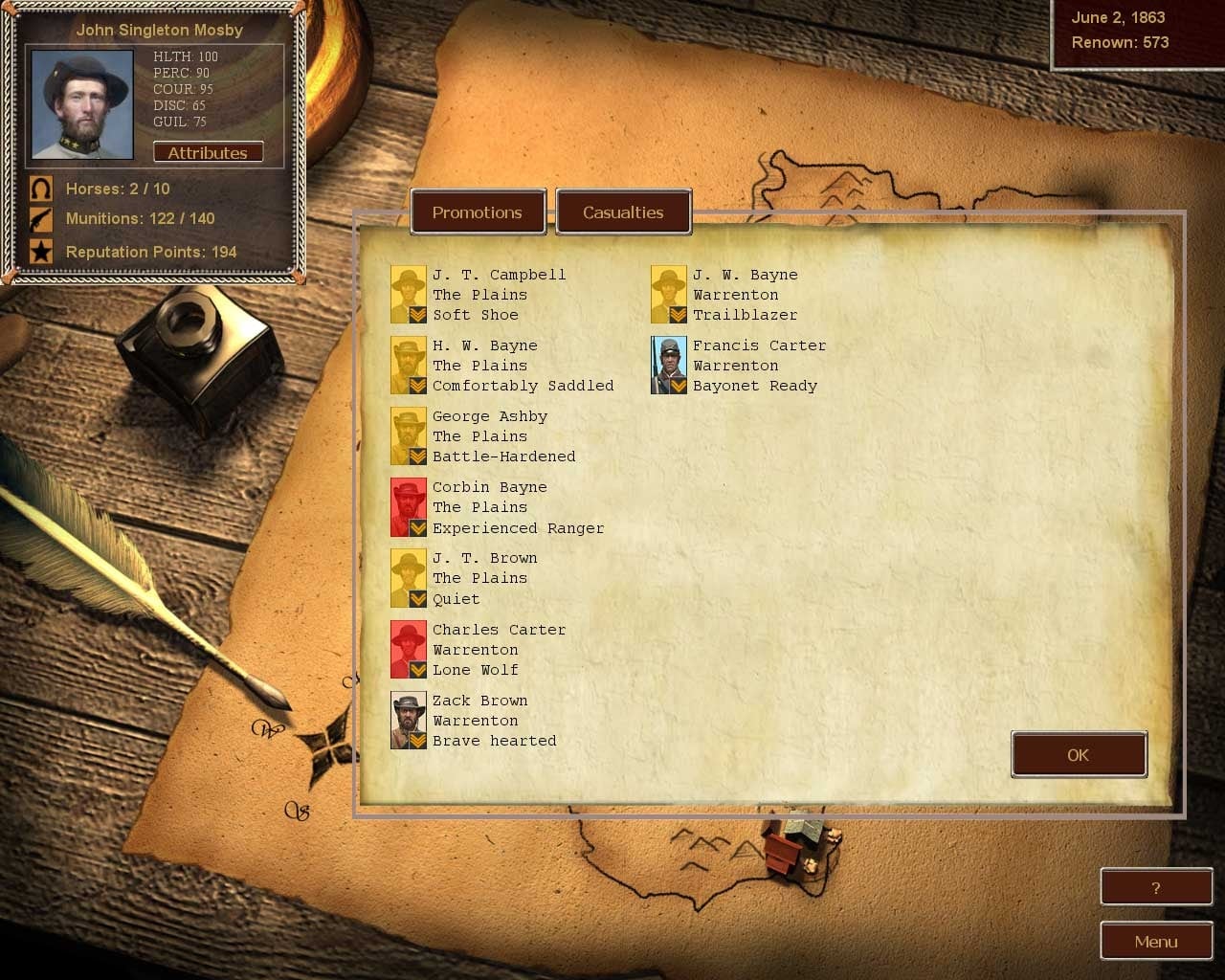1225x980 pixels.
Task: Select George Ashby's promotion row
Action: [x=503, y=436]
